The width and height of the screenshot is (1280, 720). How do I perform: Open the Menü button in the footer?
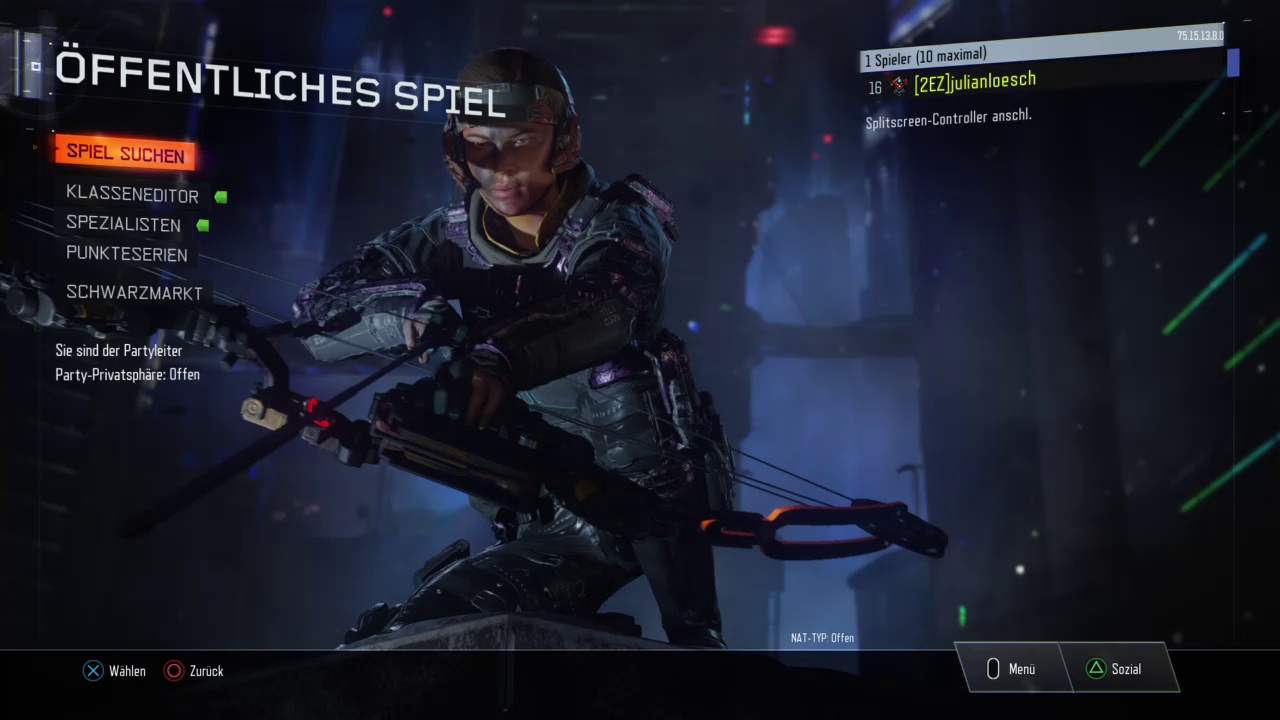(x=1012, y=669)
